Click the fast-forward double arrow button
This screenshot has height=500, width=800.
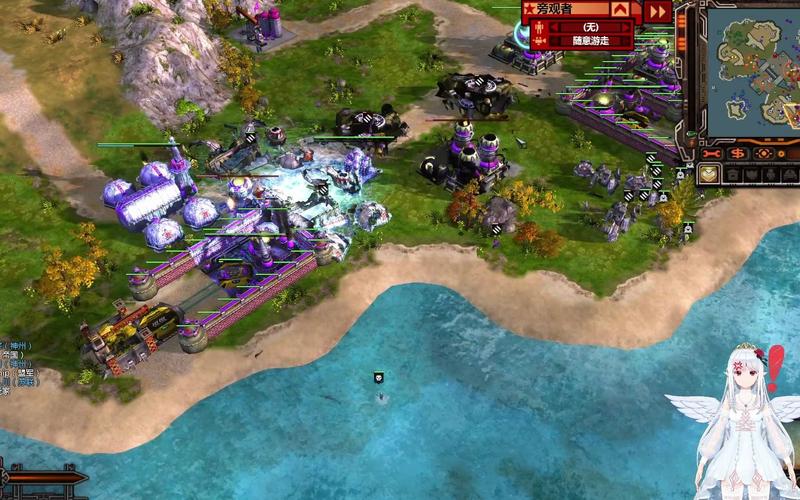click(x=657, y=11)
